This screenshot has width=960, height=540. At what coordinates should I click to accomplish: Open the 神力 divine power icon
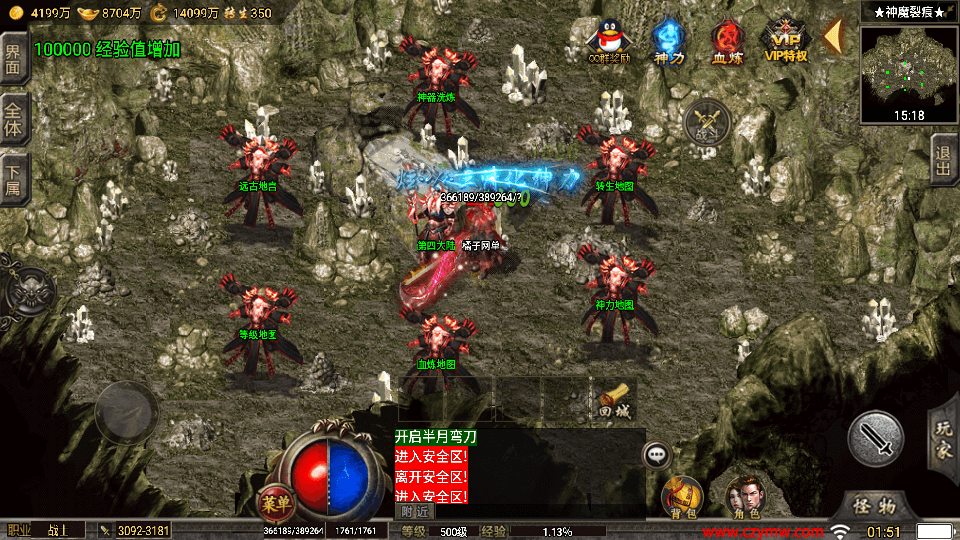[x=668, y=42]
